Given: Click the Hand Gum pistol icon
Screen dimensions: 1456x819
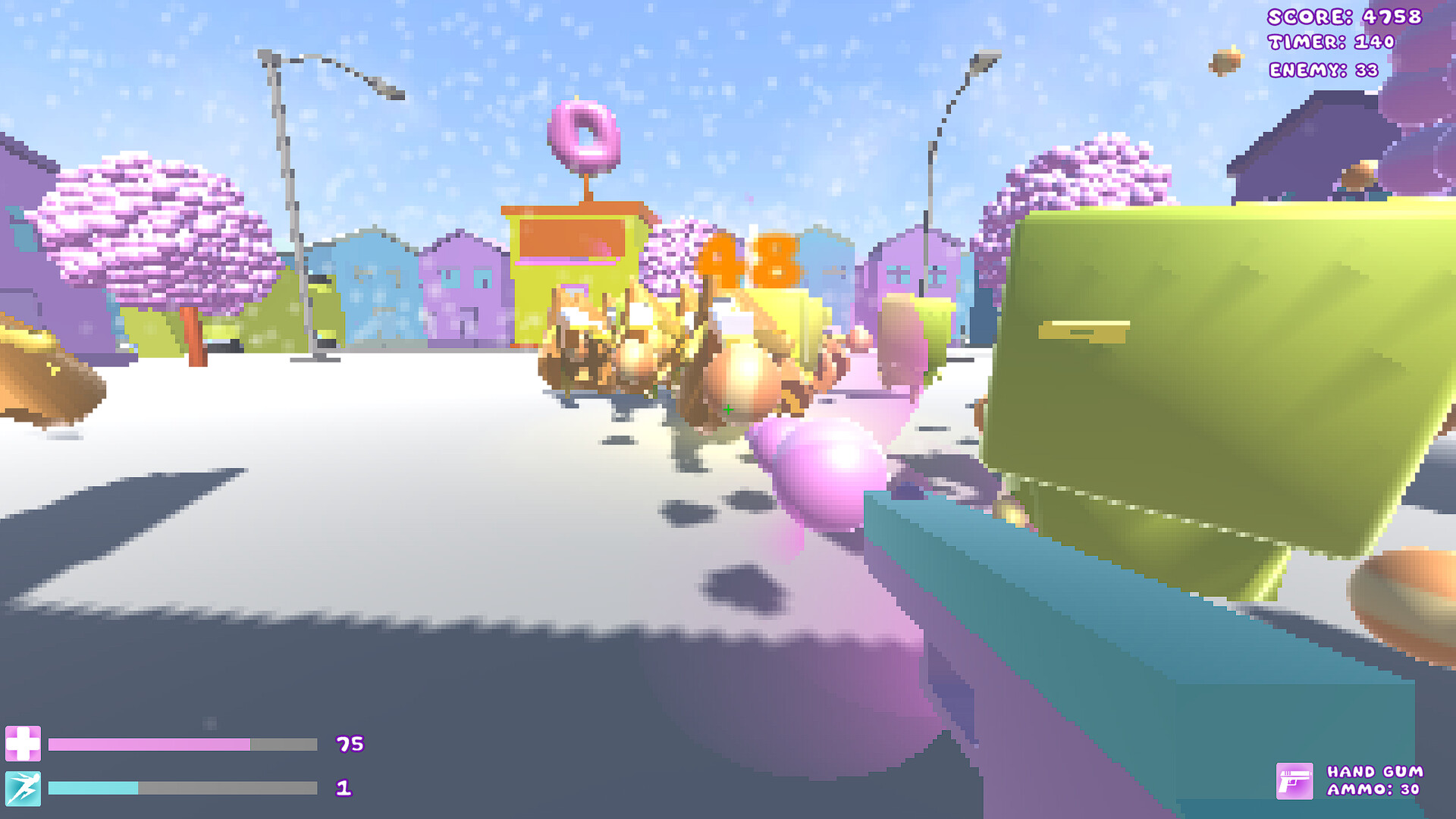Looking at the screenshot, I should [1295, 781].
